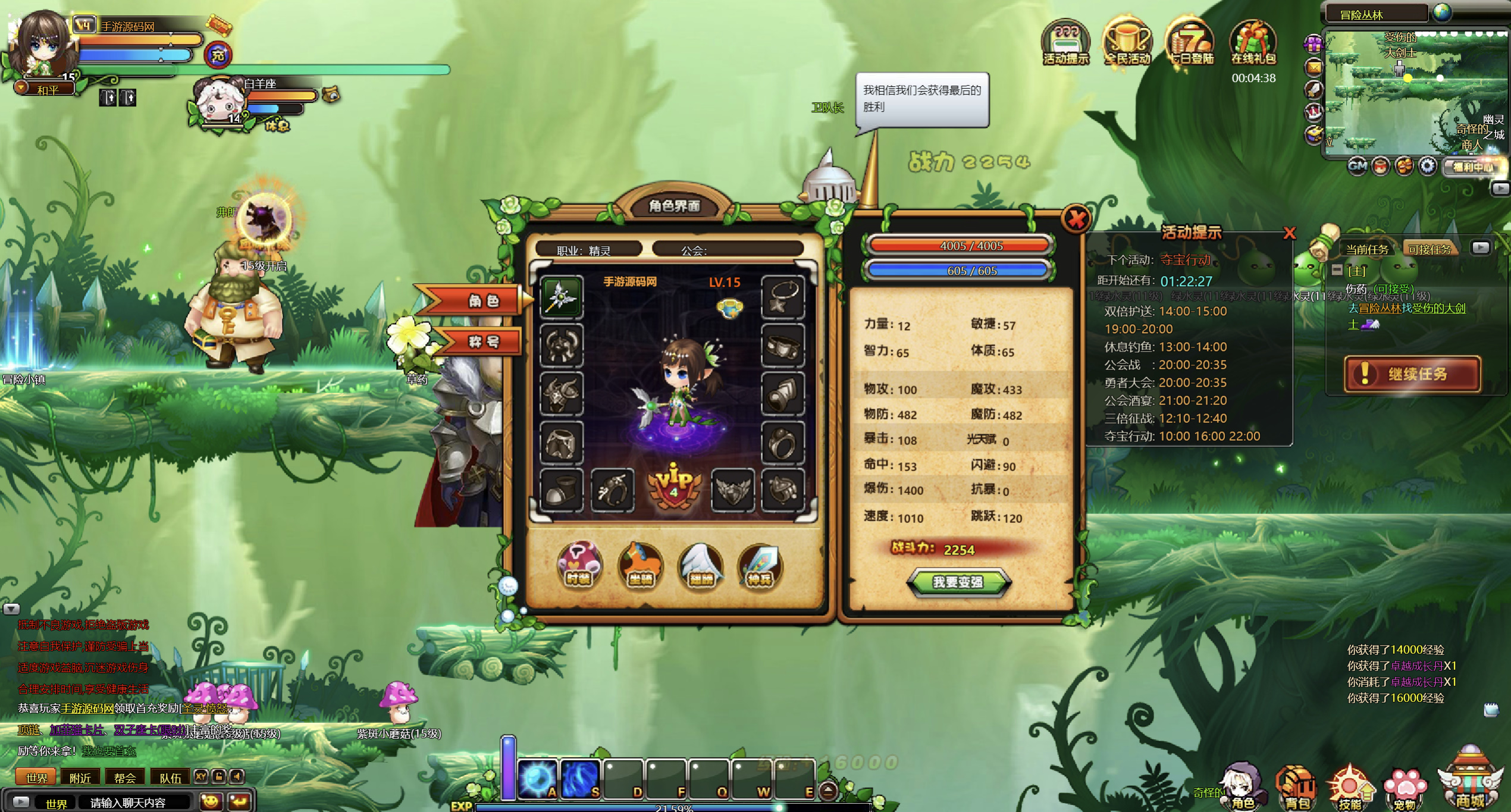Close the character panel with the red X
The width and height of the screenshot is (1511, 812).
pyautogui.click(x=1076, y=220)
